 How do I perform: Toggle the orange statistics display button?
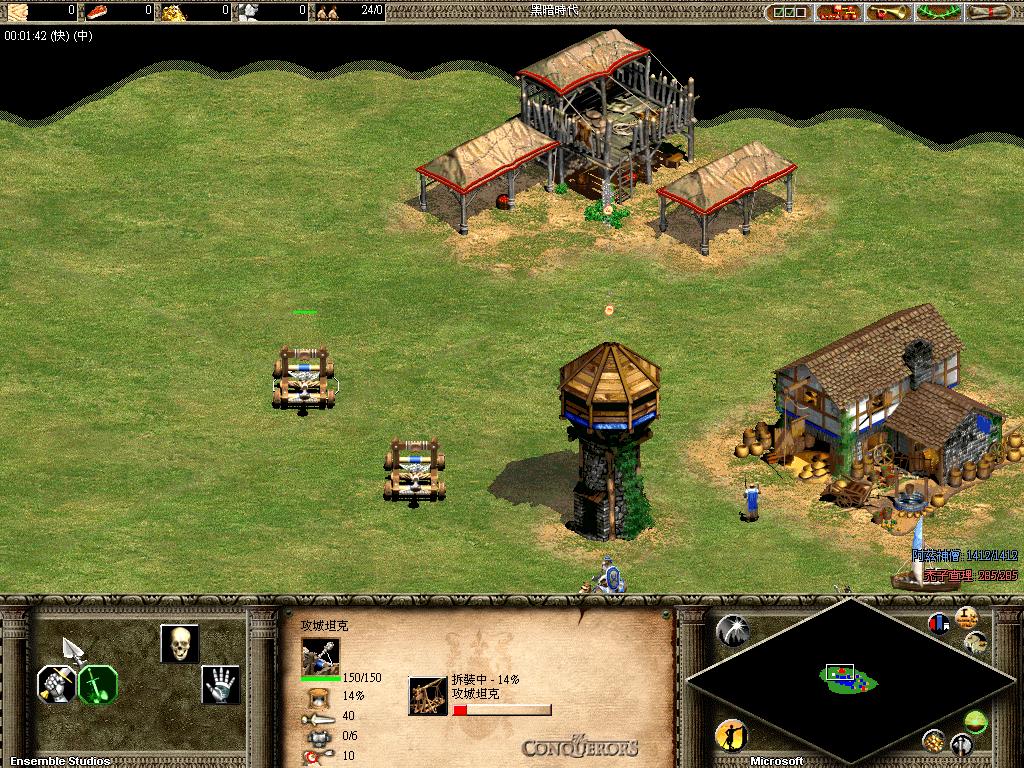click(x=966, y=617)
